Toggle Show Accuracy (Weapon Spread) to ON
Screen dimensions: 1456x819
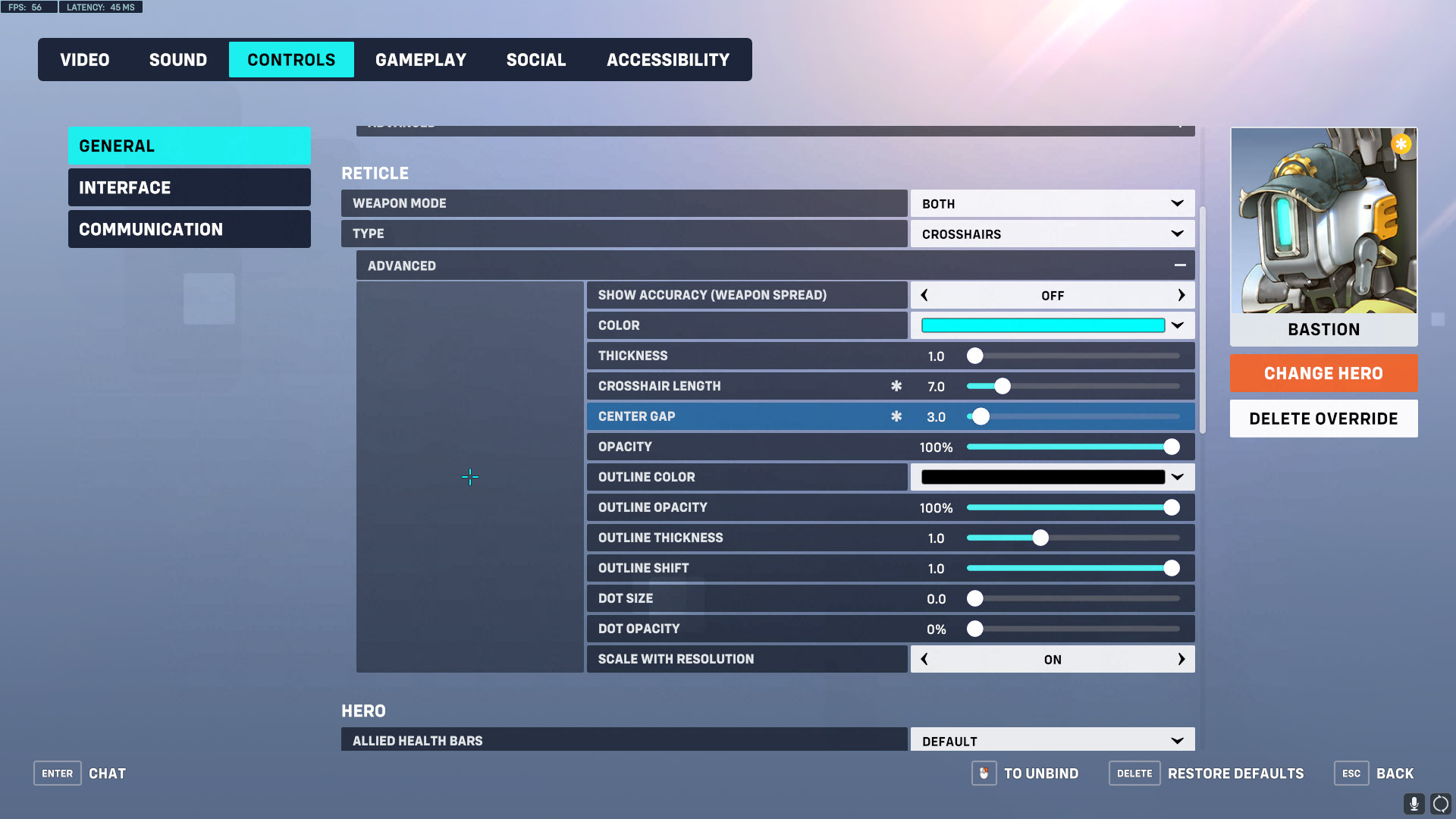pos(1181,295)
